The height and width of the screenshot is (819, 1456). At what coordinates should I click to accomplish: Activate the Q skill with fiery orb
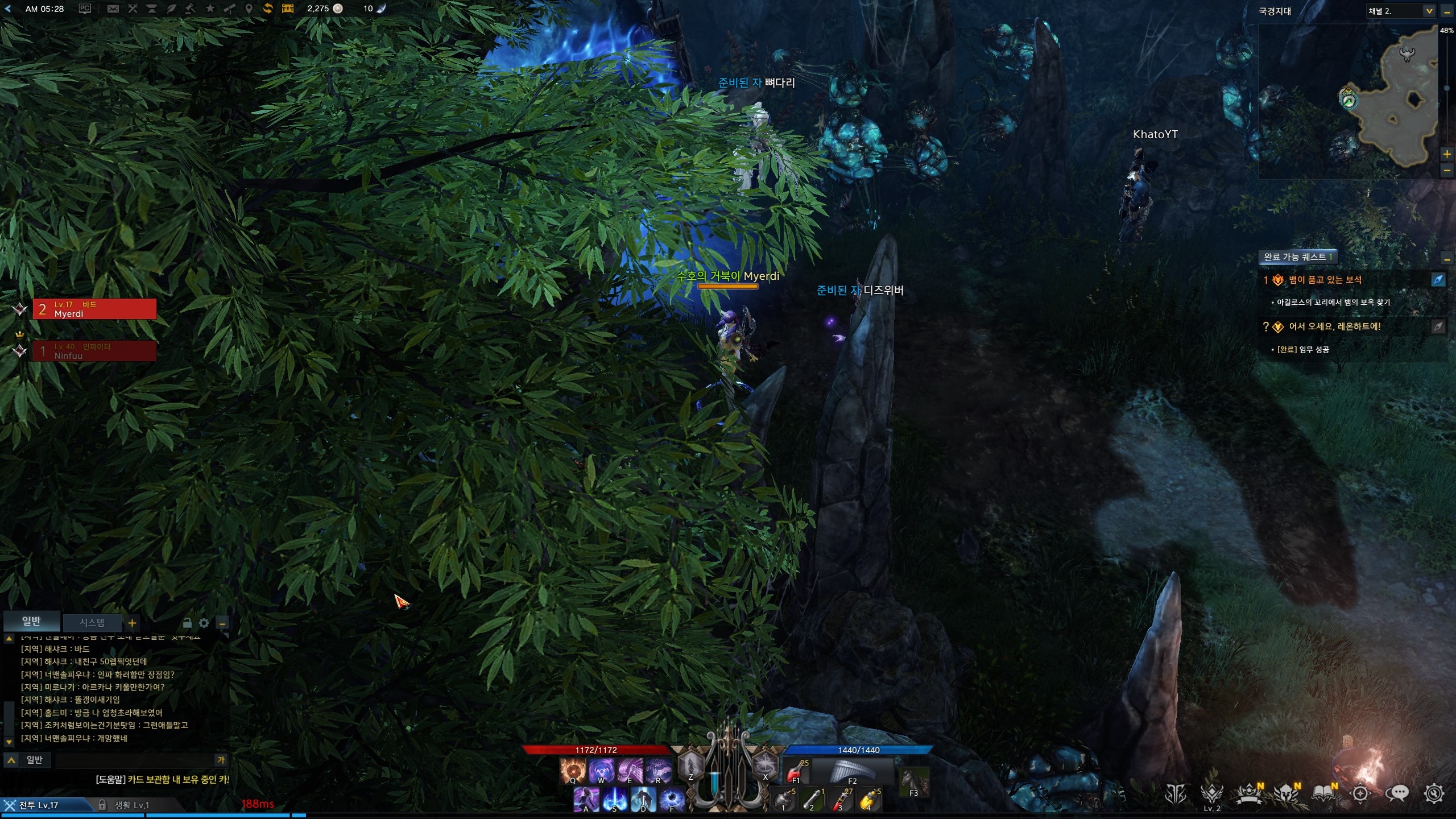(x=572, y=771)
